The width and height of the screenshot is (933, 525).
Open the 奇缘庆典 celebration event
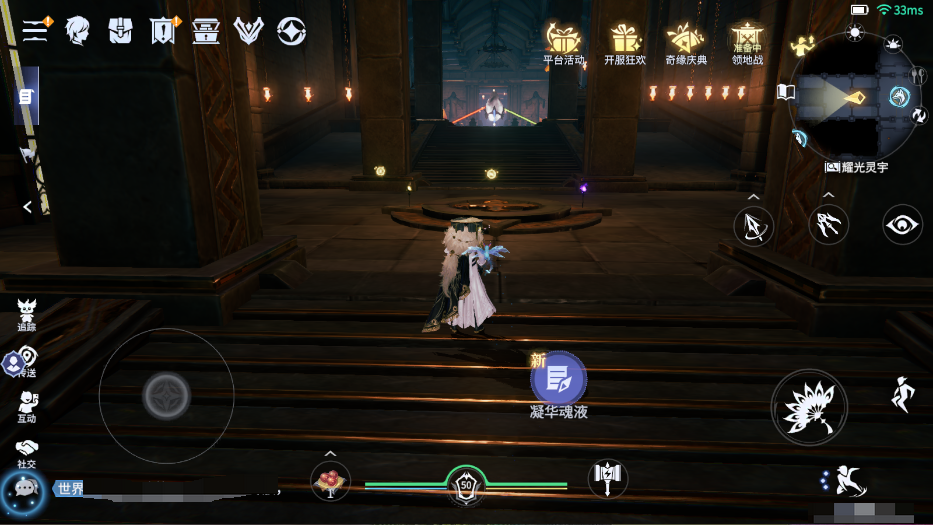tap(686, 43)
